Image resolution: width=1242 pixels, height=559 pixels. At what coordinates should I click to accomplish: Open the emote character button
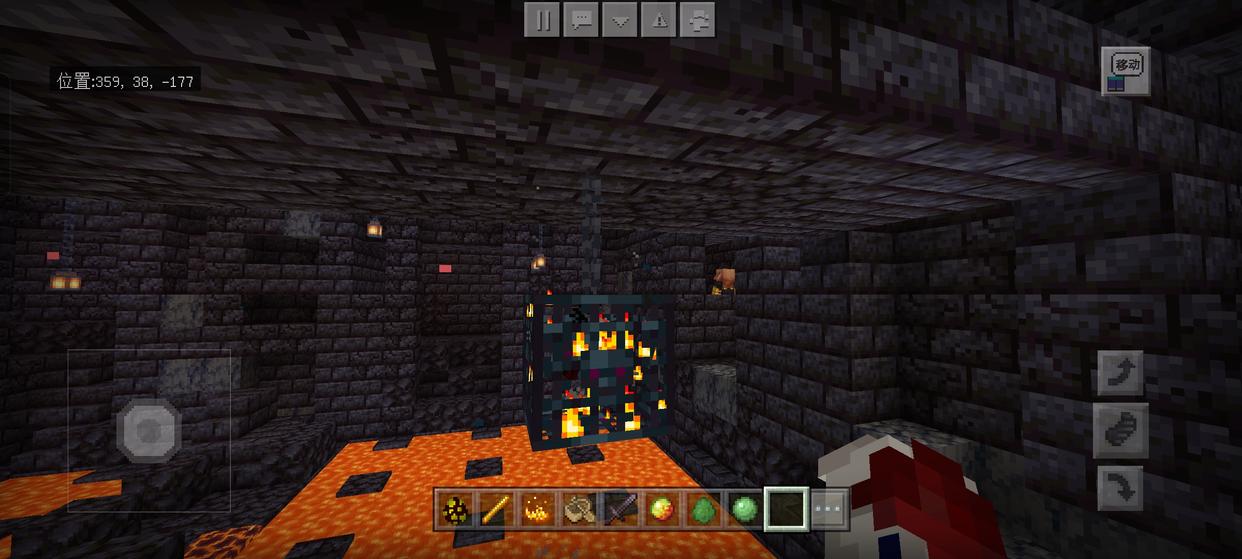tap(698, 20)
